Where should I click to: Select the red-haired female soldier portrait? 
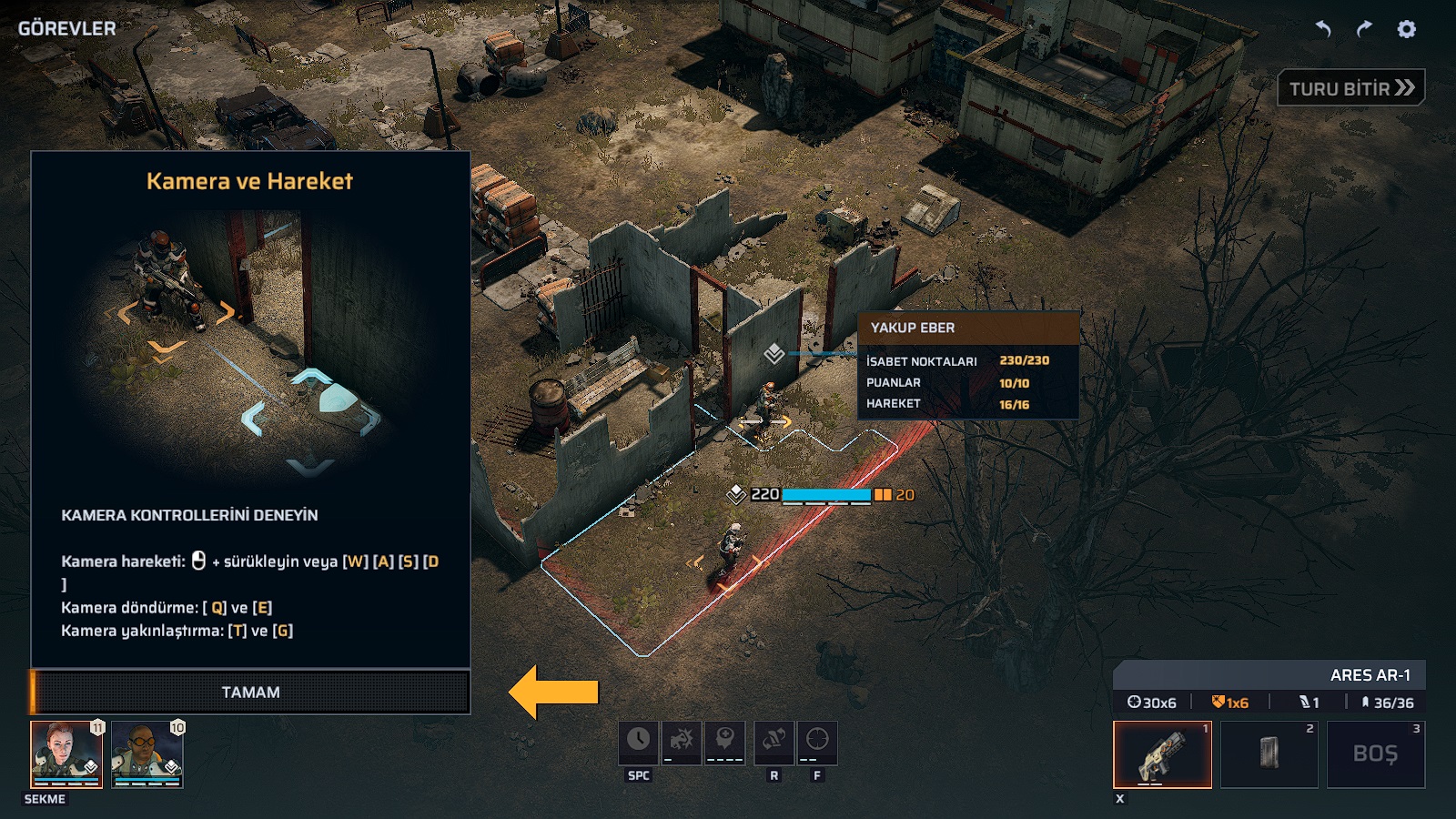(66, 753)
